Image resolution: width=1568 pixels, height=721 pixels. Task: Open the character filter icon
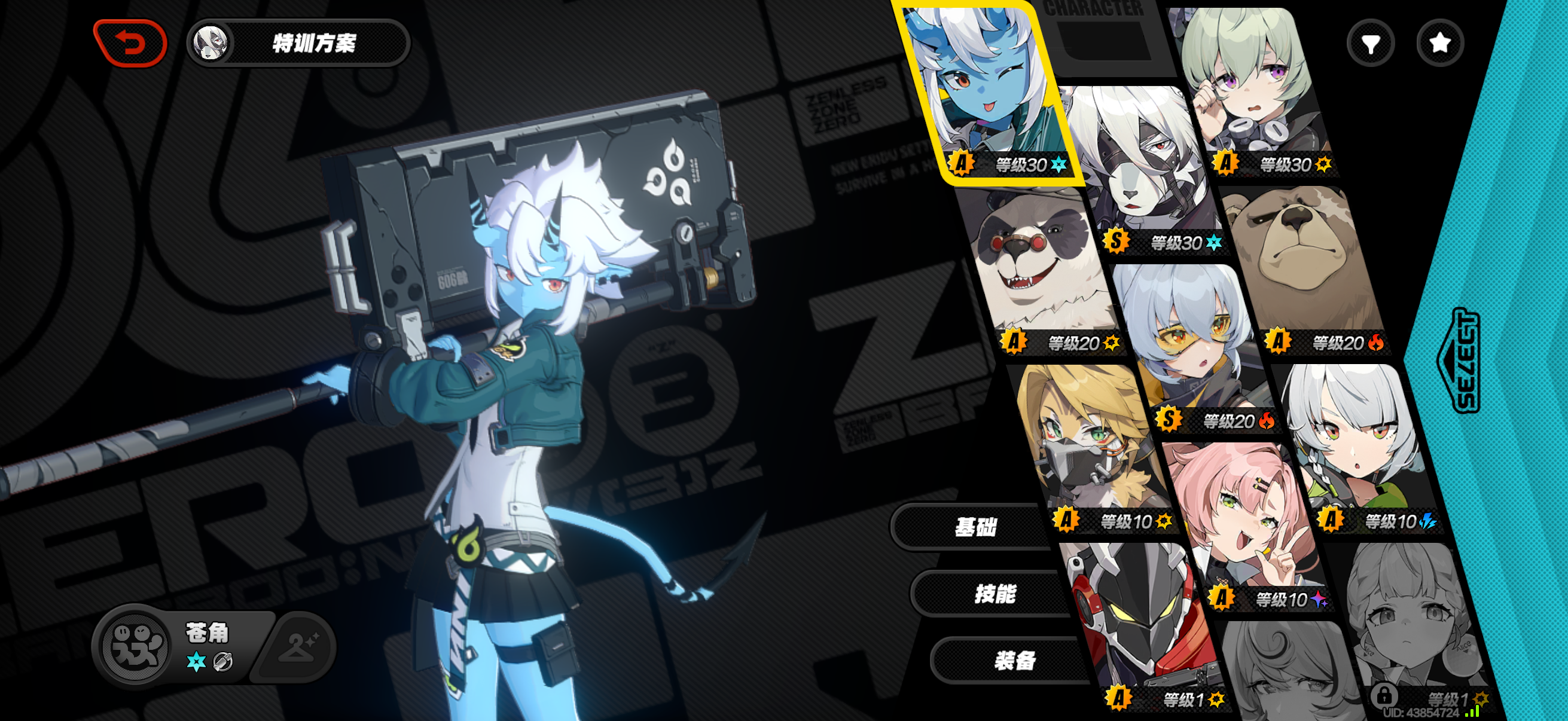pos(1369,42)
